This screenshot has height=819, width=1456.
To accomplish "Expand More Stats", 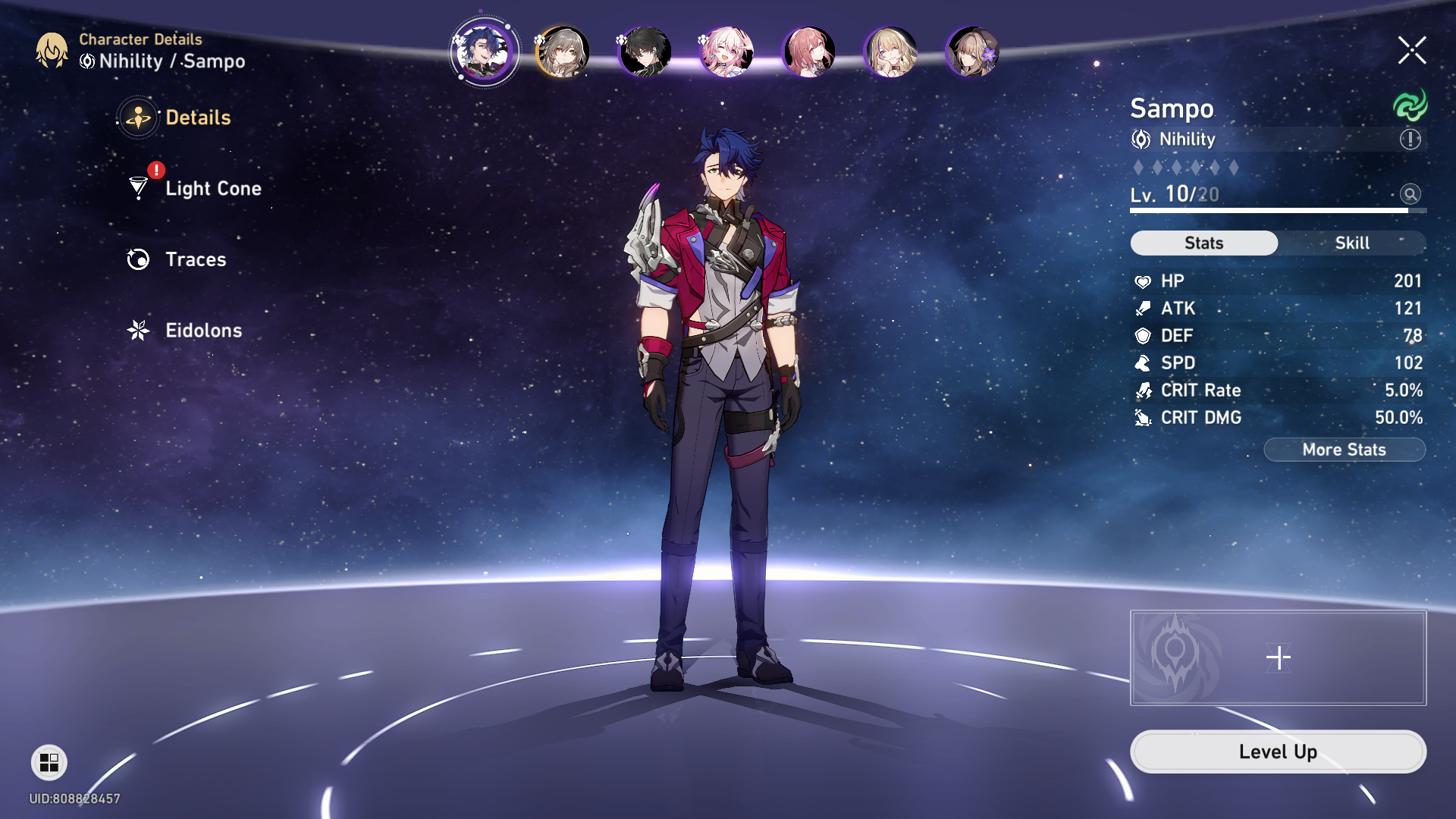I will (1344, 449).
